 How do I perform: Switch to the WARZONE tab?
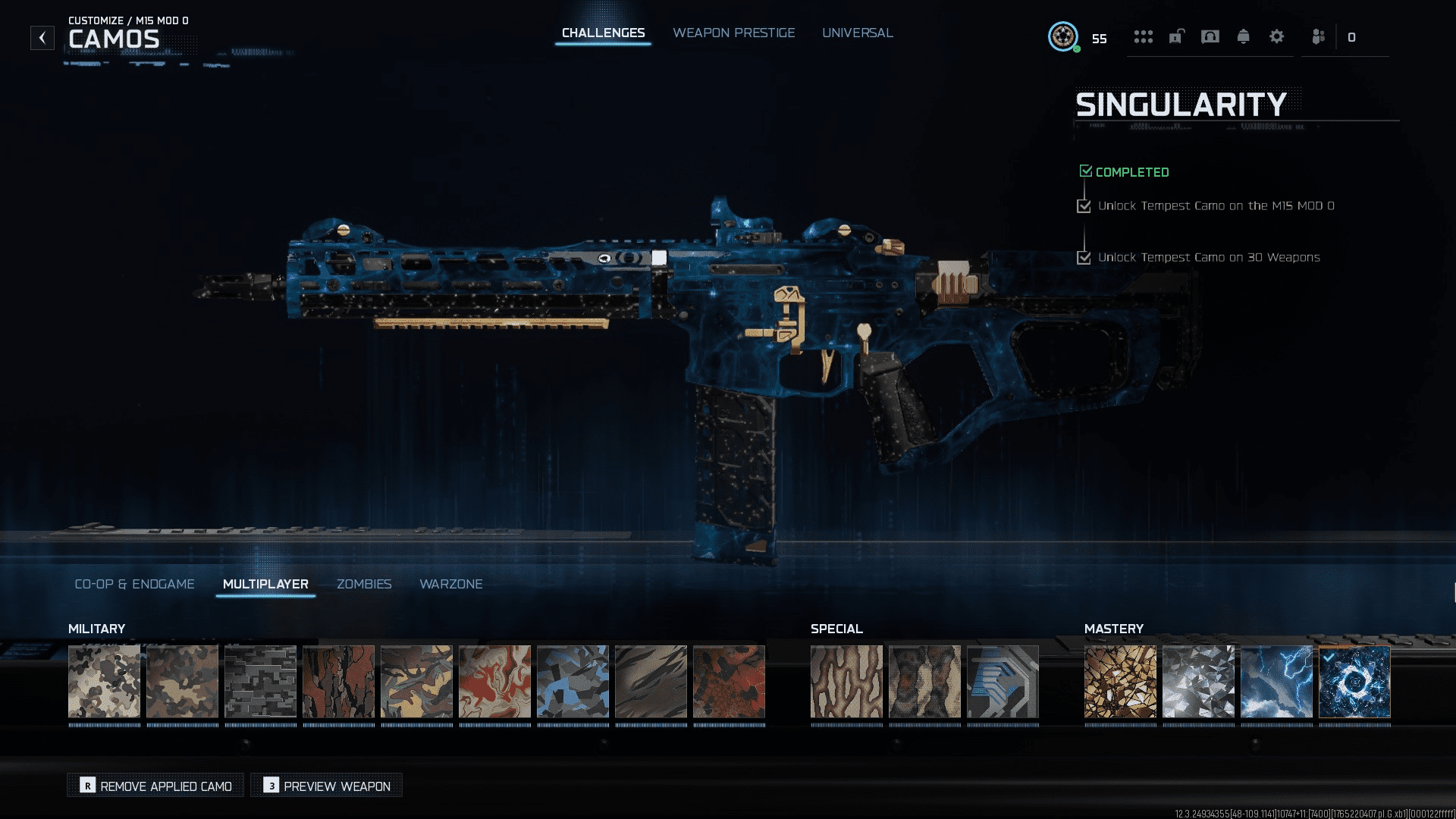(451, 584)
